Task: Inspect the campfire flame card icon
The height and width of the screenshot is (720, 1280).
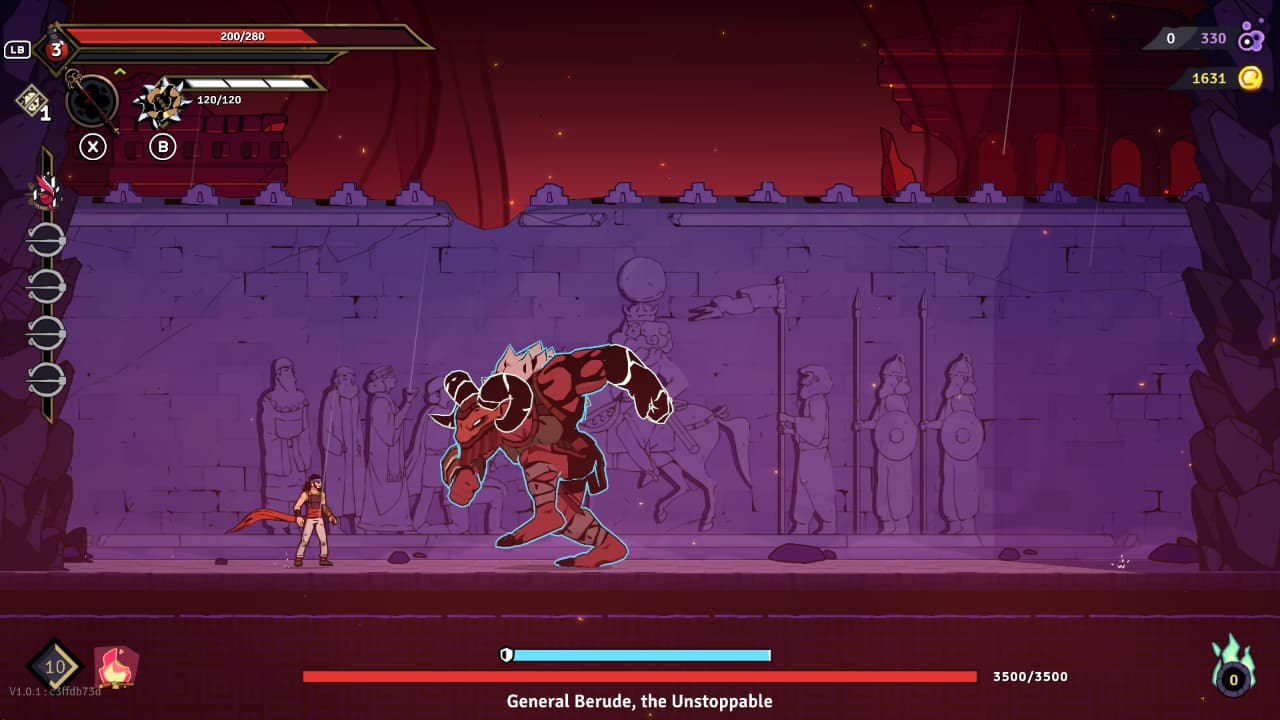Action: tap(116, 667)
